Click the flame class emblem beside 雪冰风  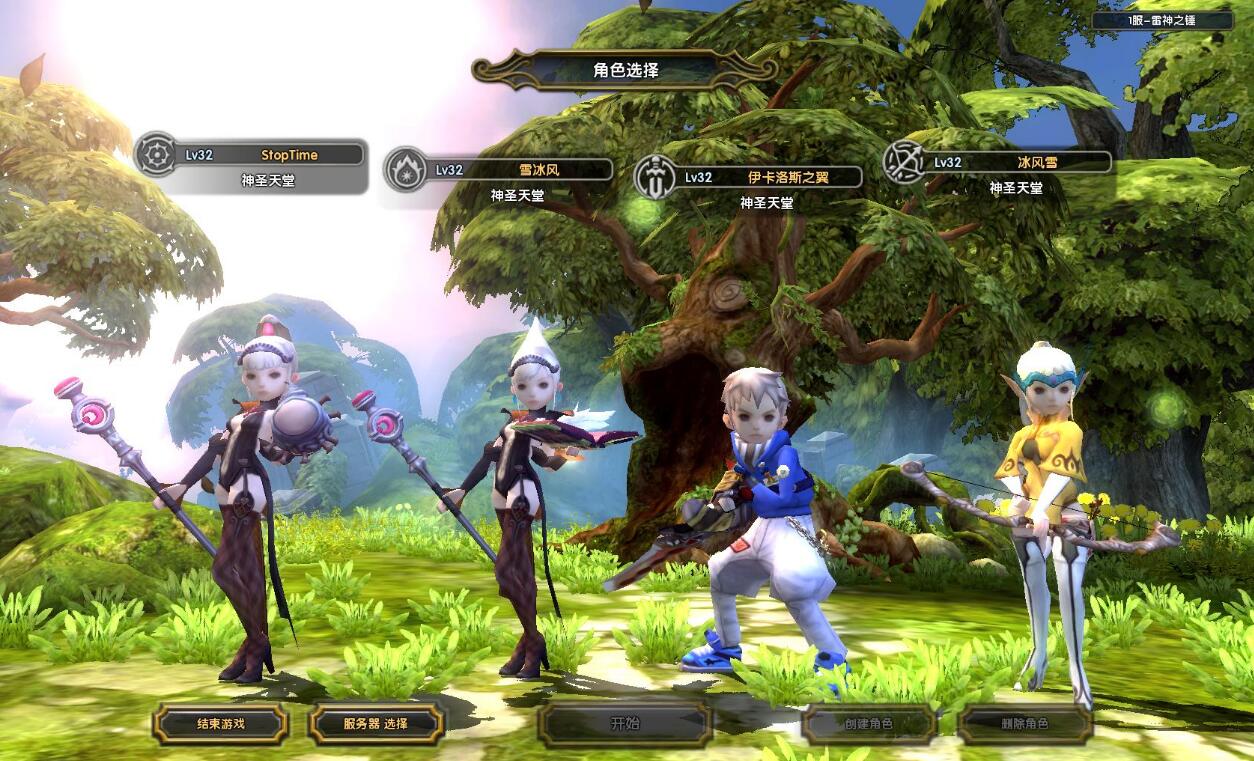406,169
